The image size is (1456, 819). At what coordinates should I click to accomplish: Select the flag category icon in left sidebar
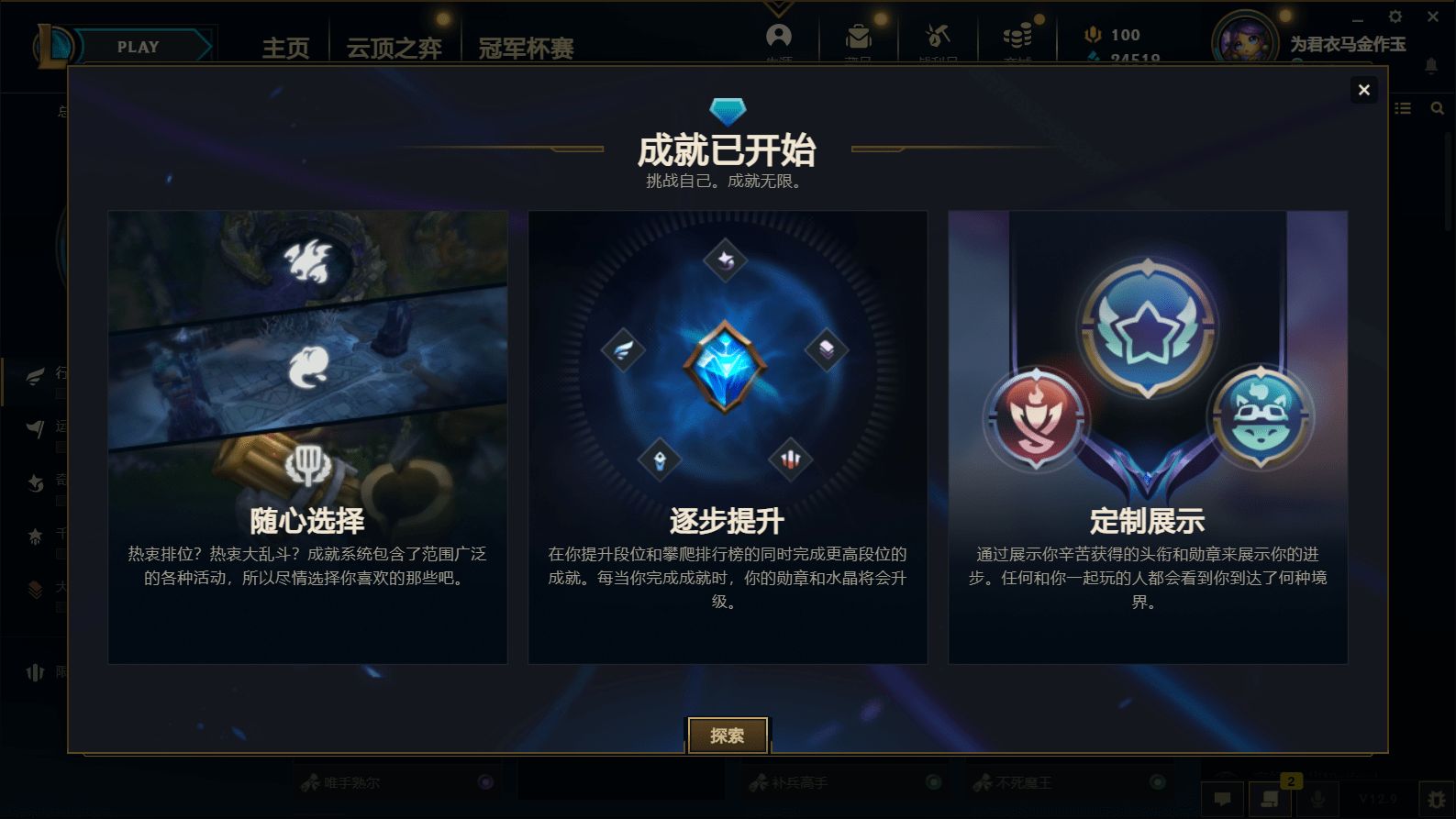click(35, 427)
